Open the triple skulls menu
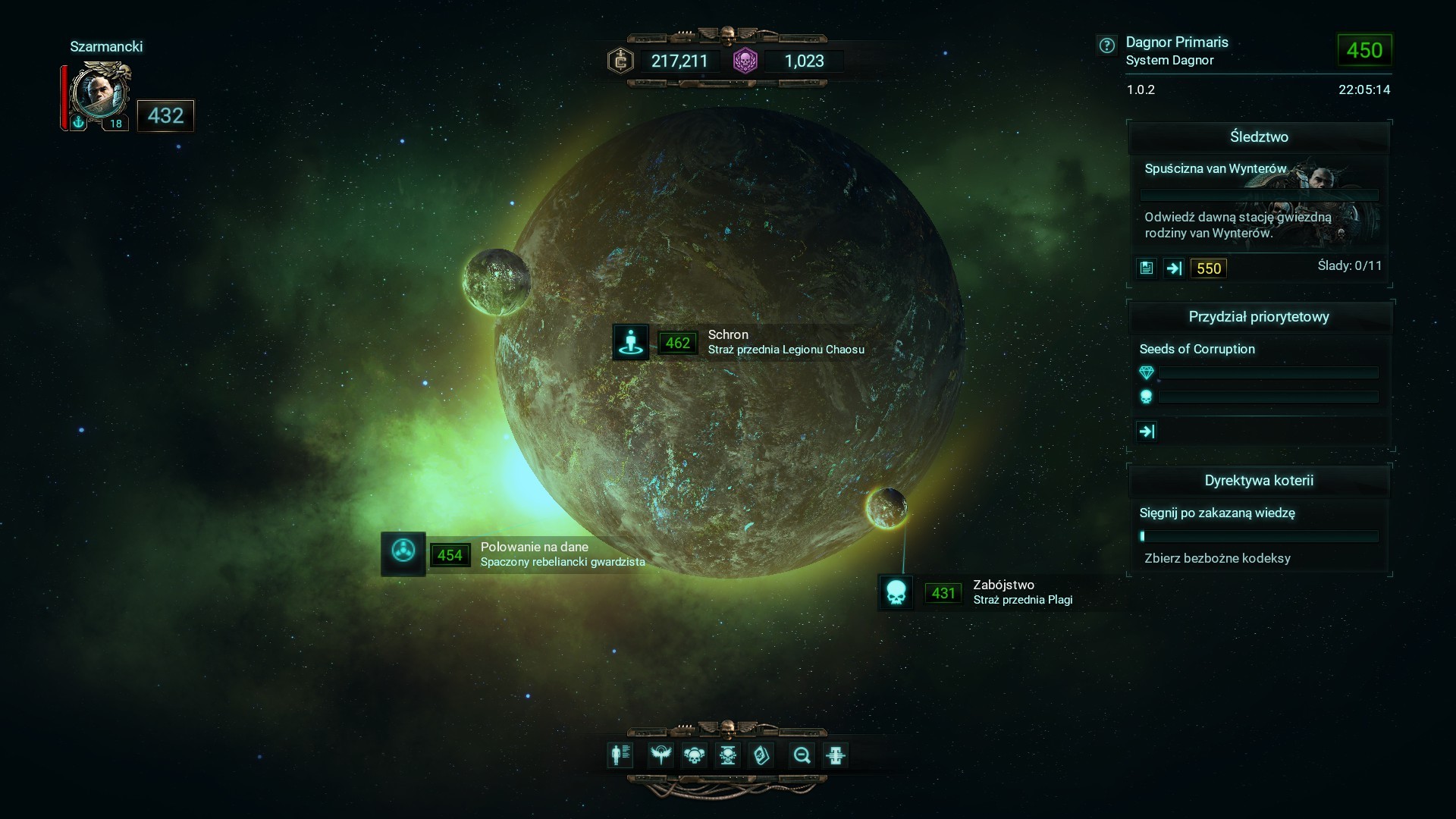Screen dimensions: 1456x819 click(694, 755)
